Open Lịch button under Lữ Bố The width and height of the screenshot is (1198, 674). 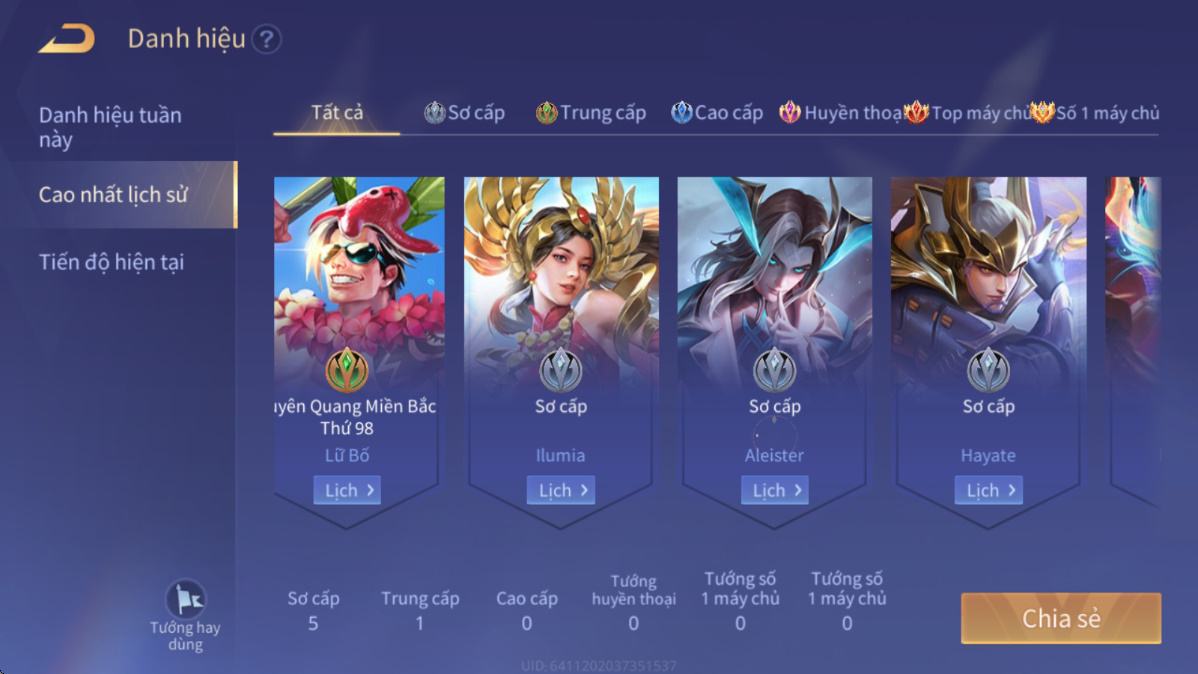347,490
